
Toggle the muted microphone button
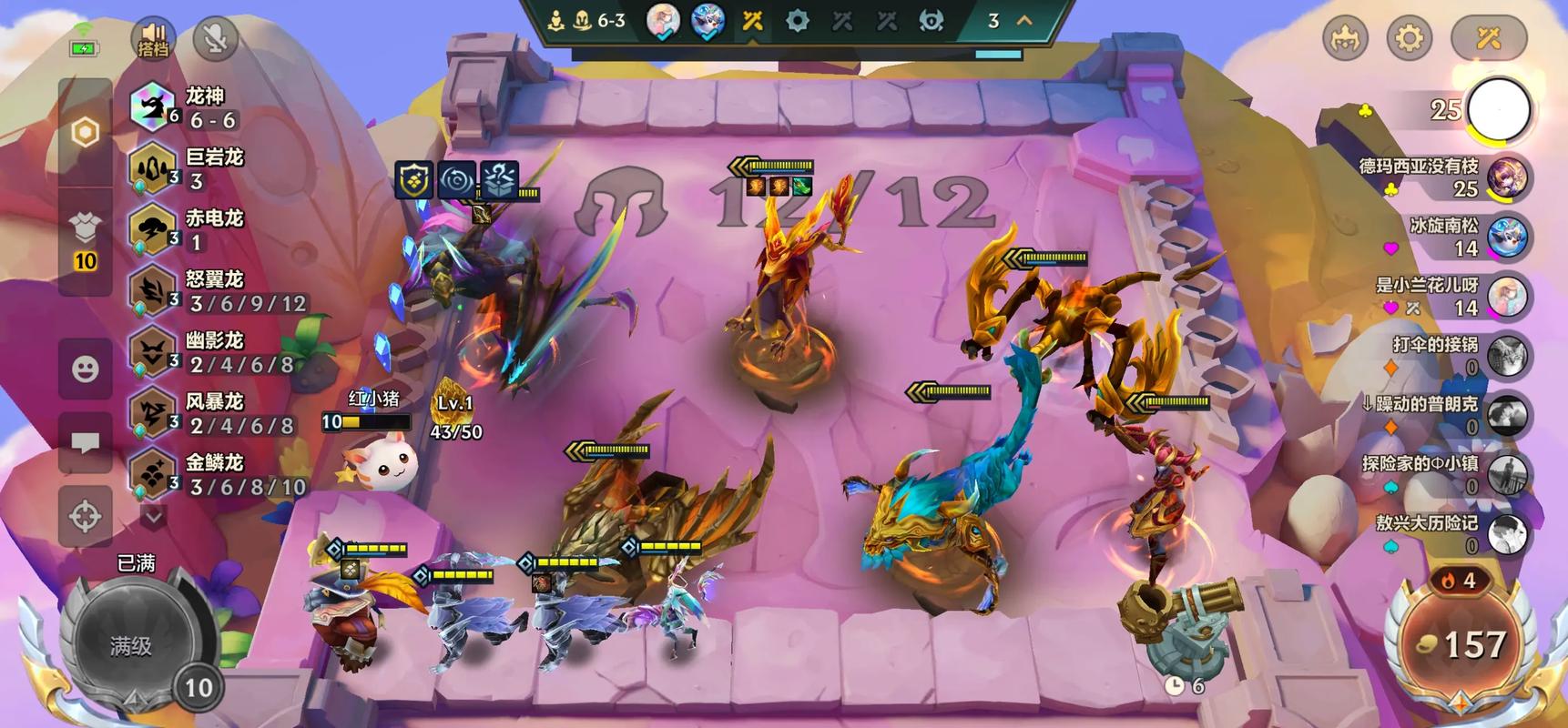215,38
